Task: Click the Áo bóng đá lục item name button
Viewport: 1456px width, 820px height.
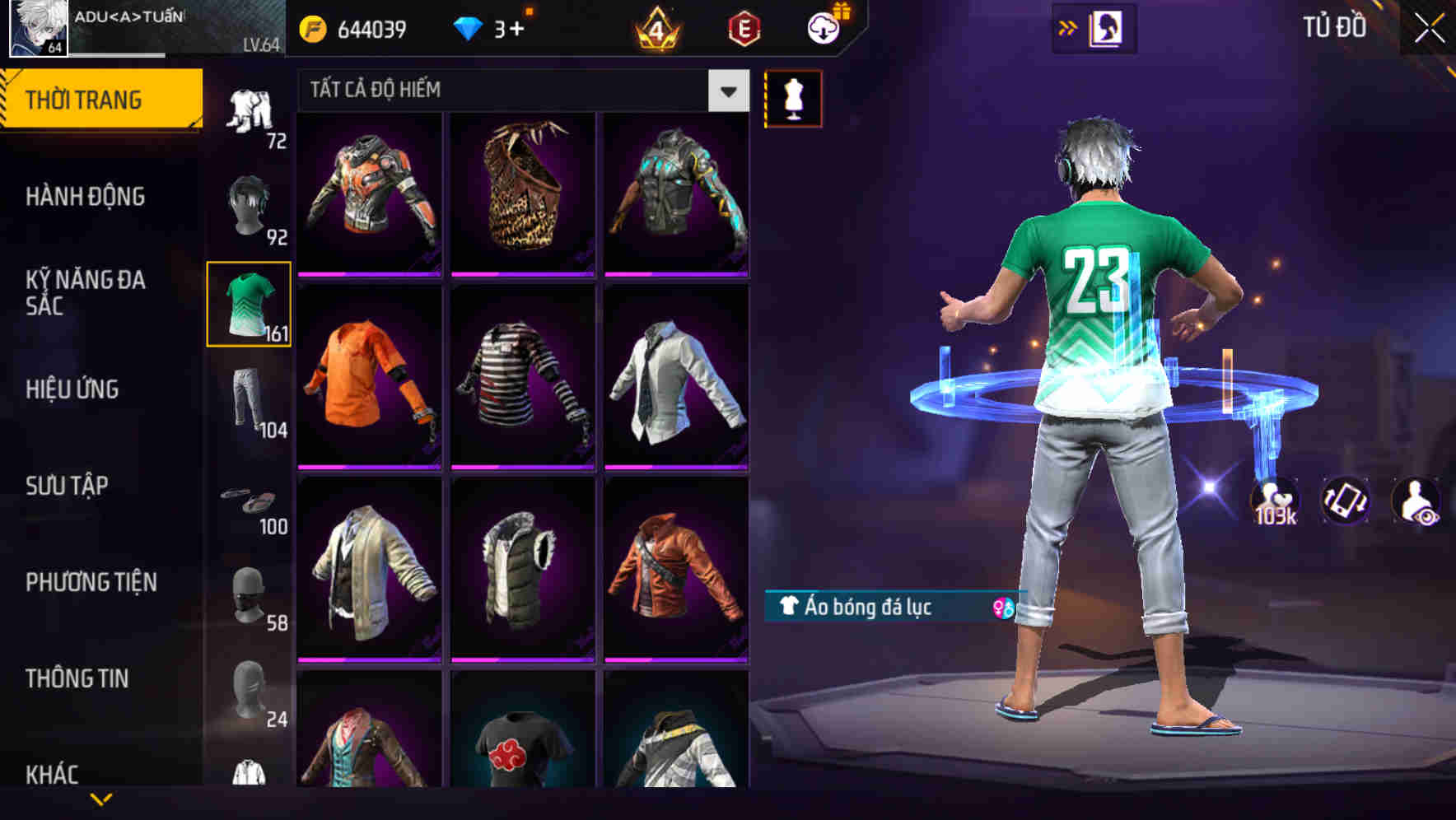Action: click(x=865, y=609)
